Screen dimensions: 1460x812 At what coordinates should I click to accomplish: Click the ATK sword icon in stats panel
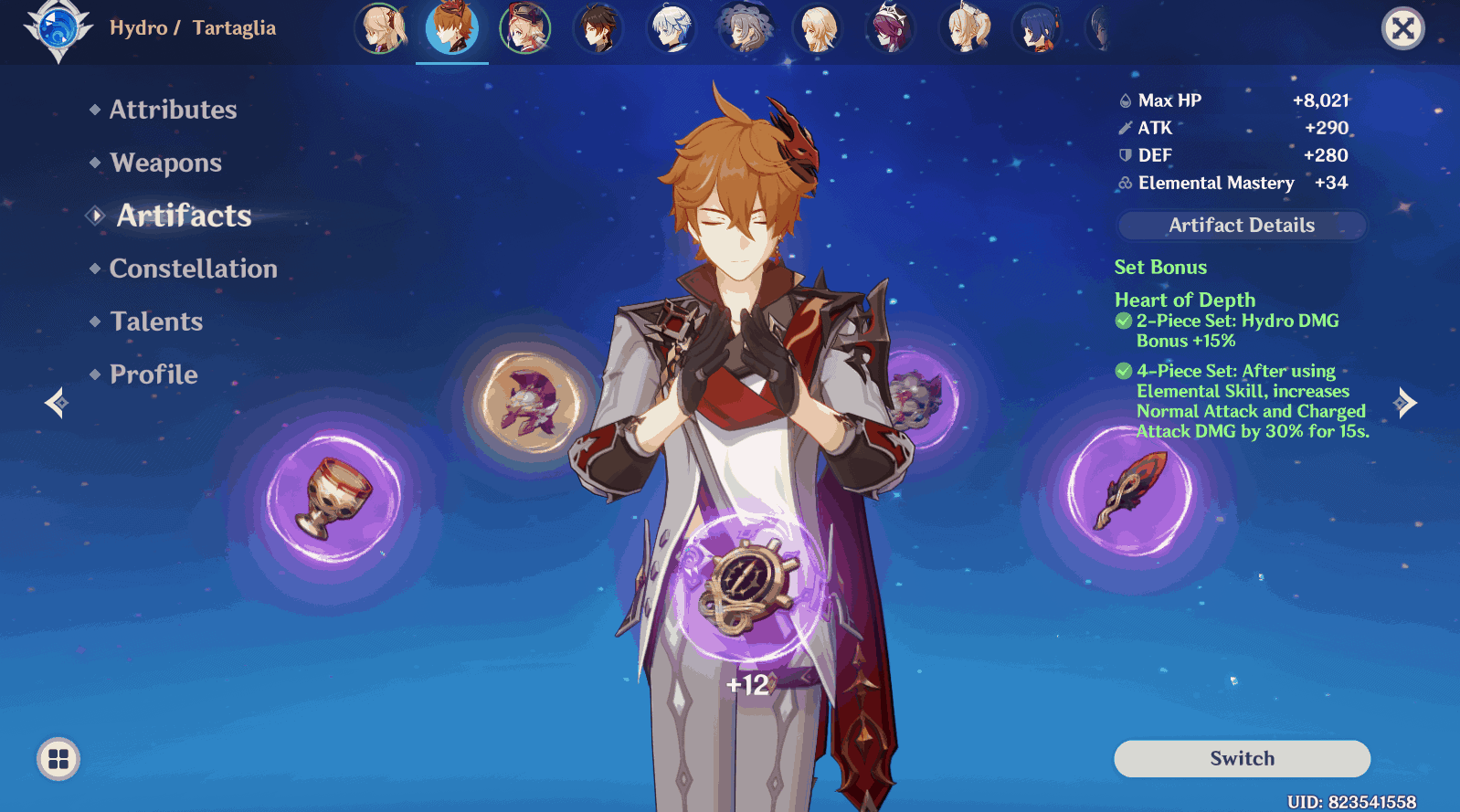1126,128
